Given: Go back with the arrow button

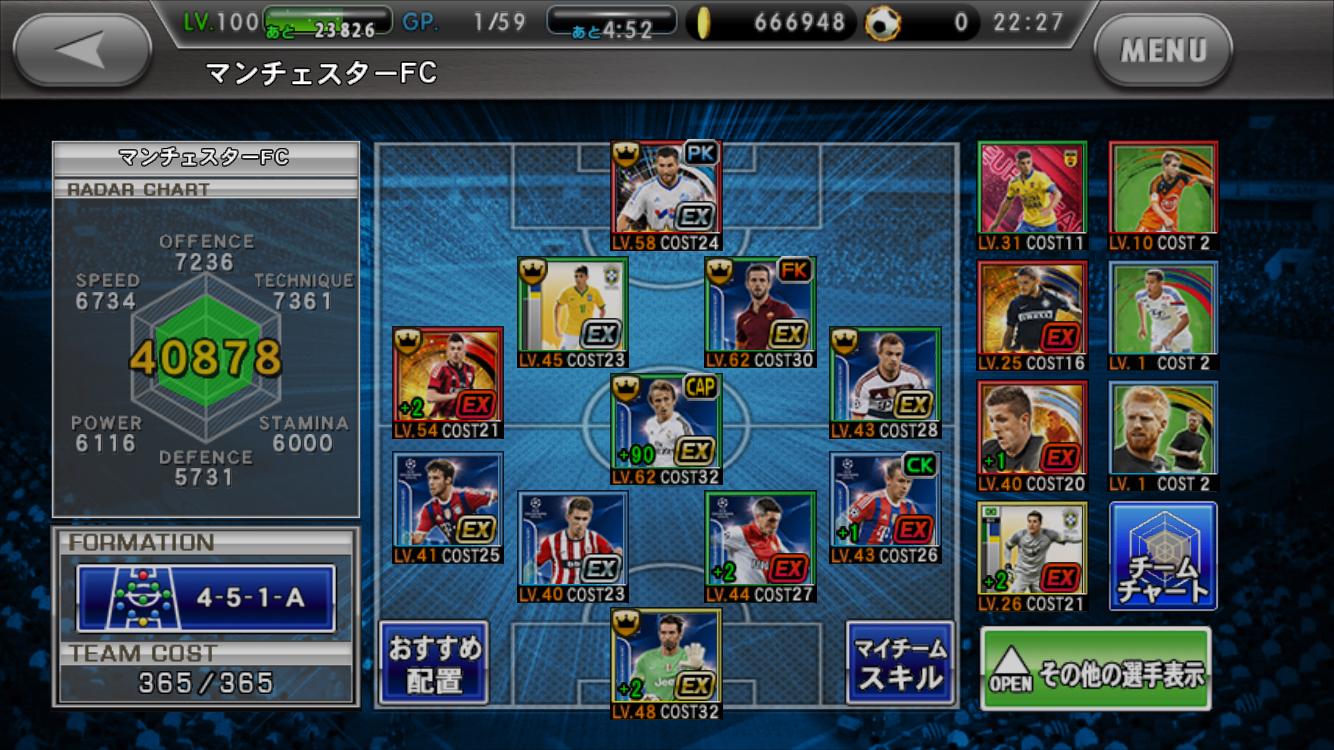Looking at the screenshot, I should pos(82,50).
